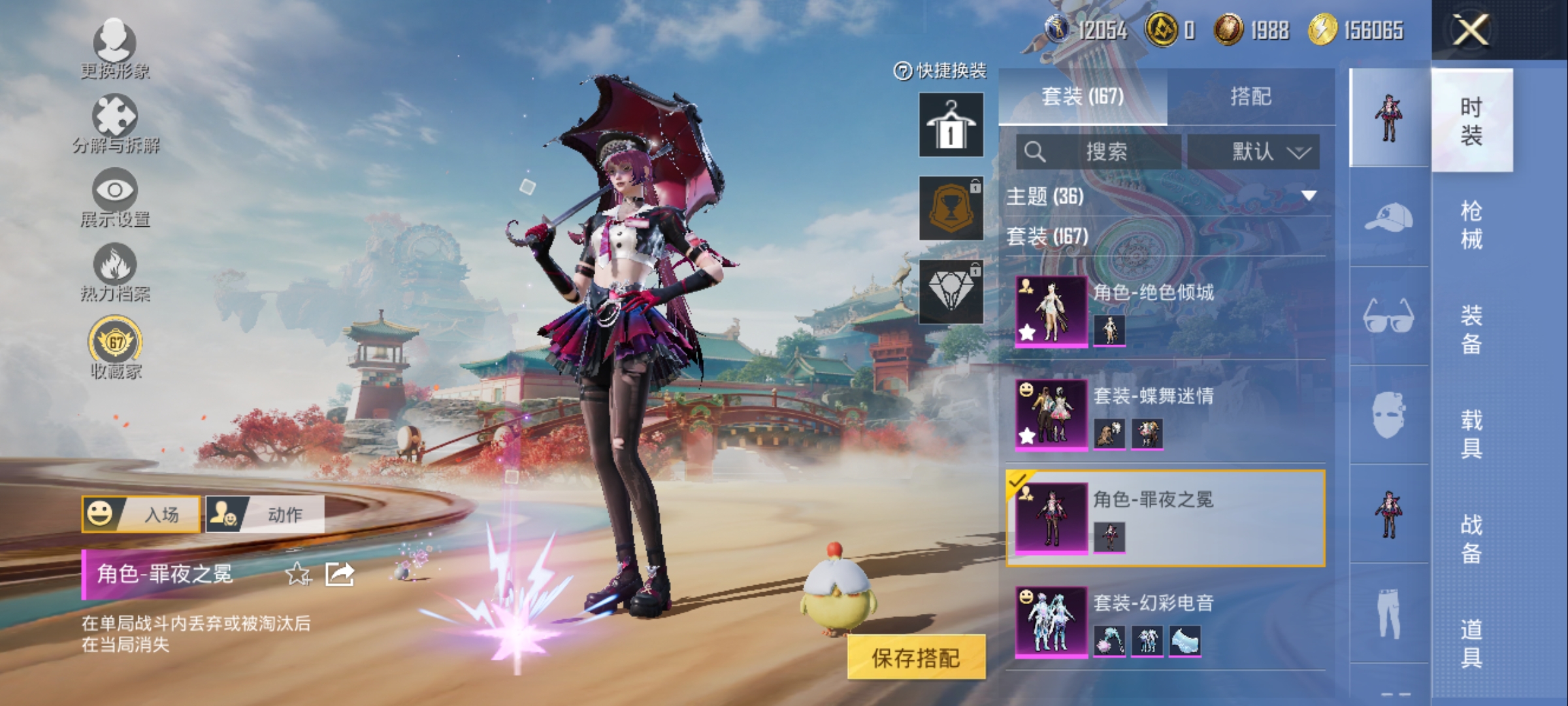The image size is (1568, 706).
Task: Switch to the 枪械 weapons category
Action: 1471,225
